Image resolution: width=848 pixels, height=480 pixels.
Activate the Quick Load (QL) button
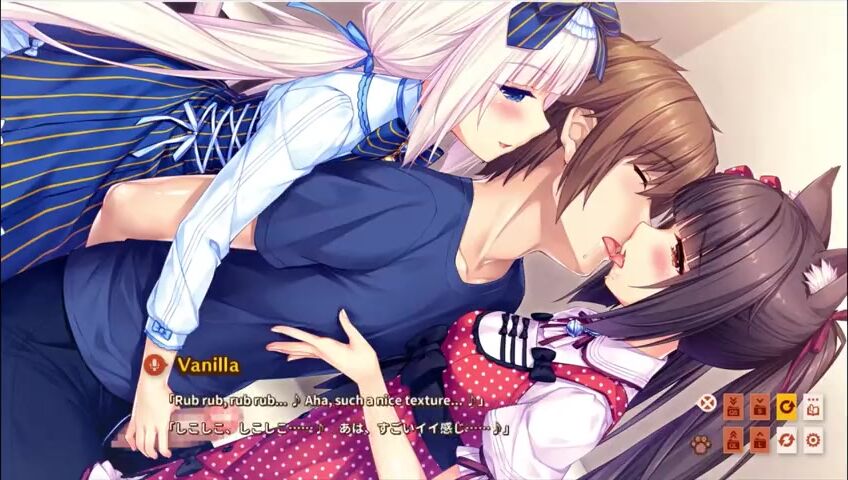[733, 440]
